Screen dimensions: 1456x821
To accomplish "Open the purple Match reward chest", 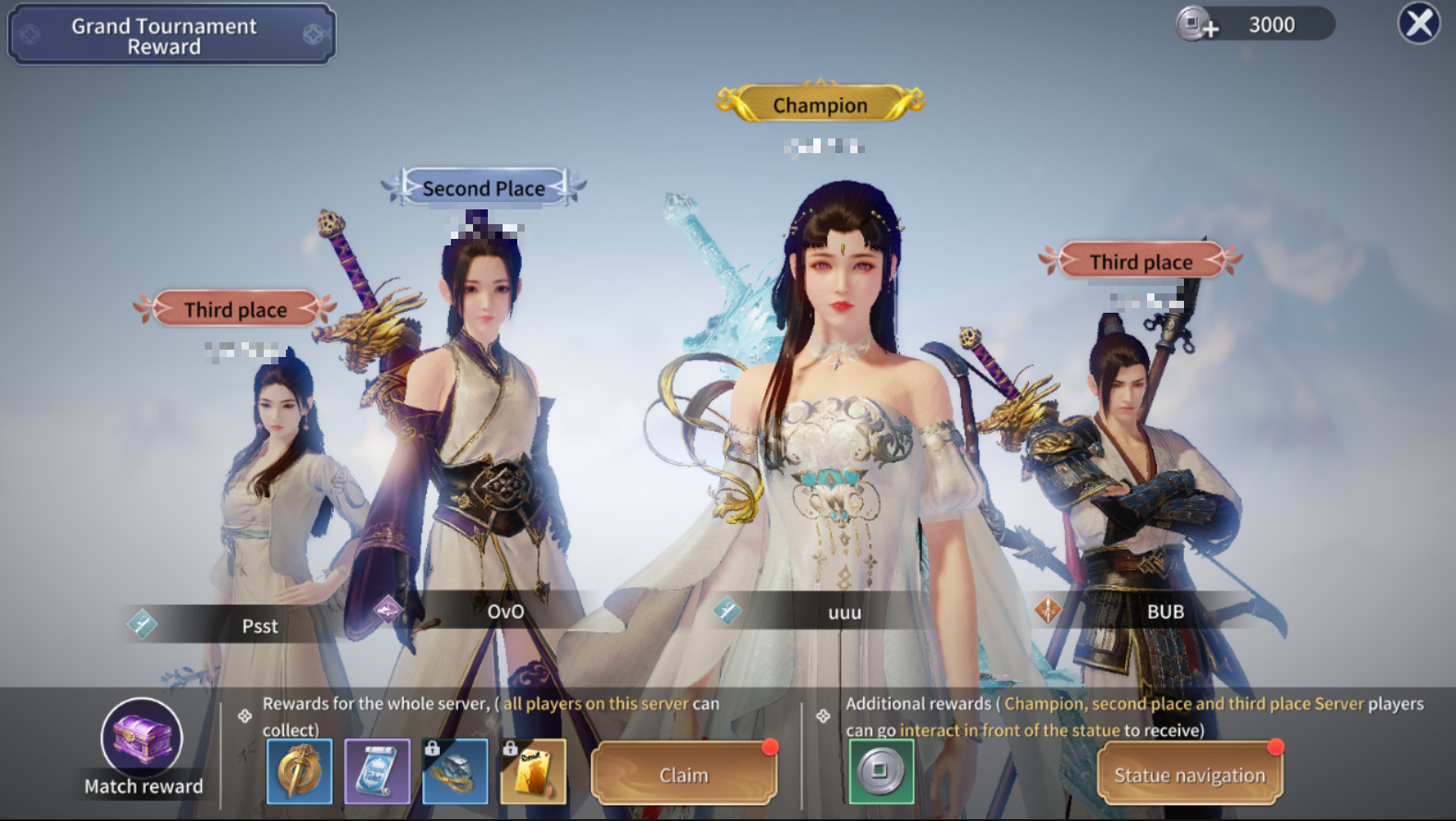I will pos(142,737).
